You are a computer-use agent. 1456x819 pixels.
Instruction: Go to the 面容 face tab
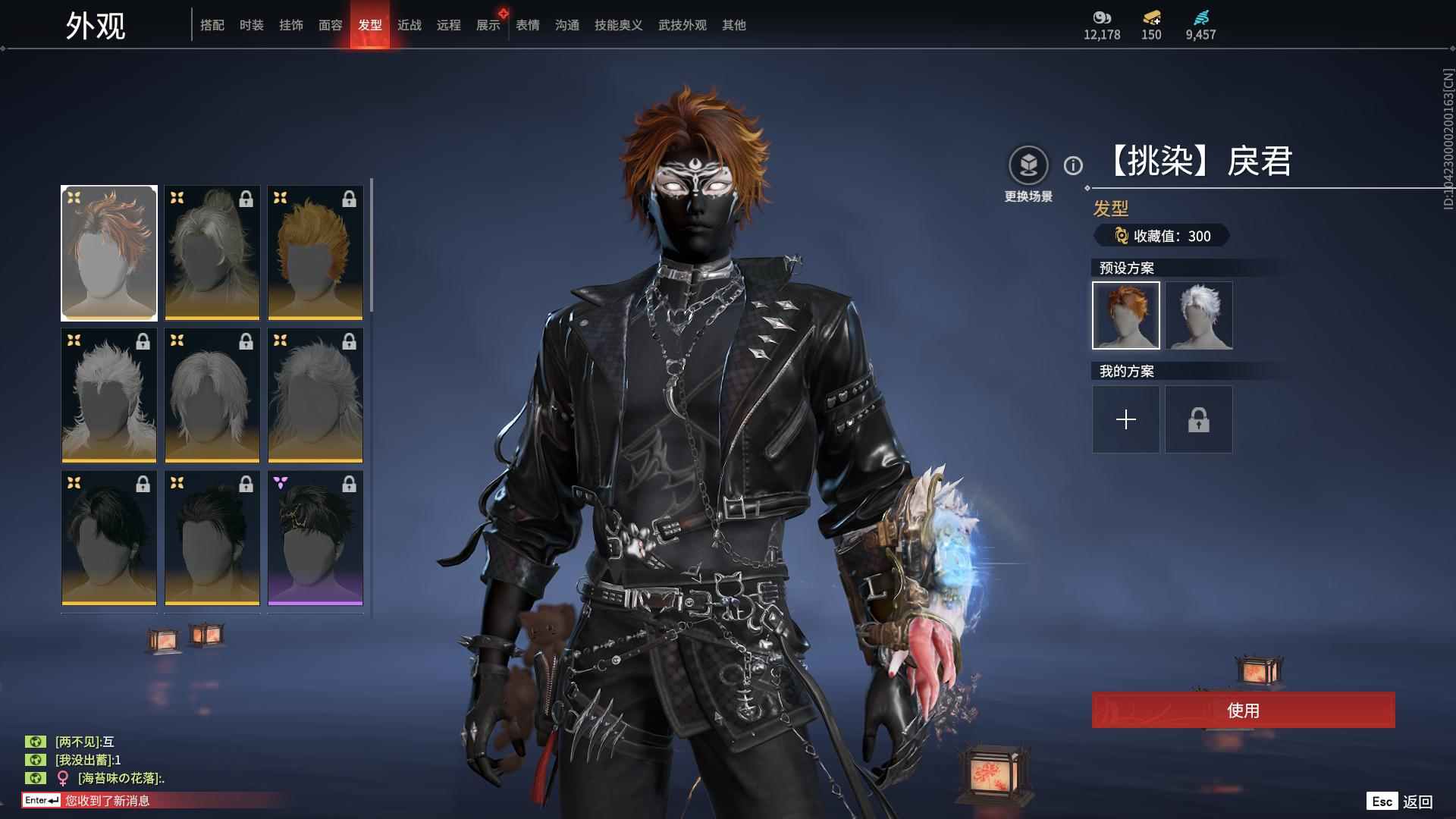[x=331, y=25]
